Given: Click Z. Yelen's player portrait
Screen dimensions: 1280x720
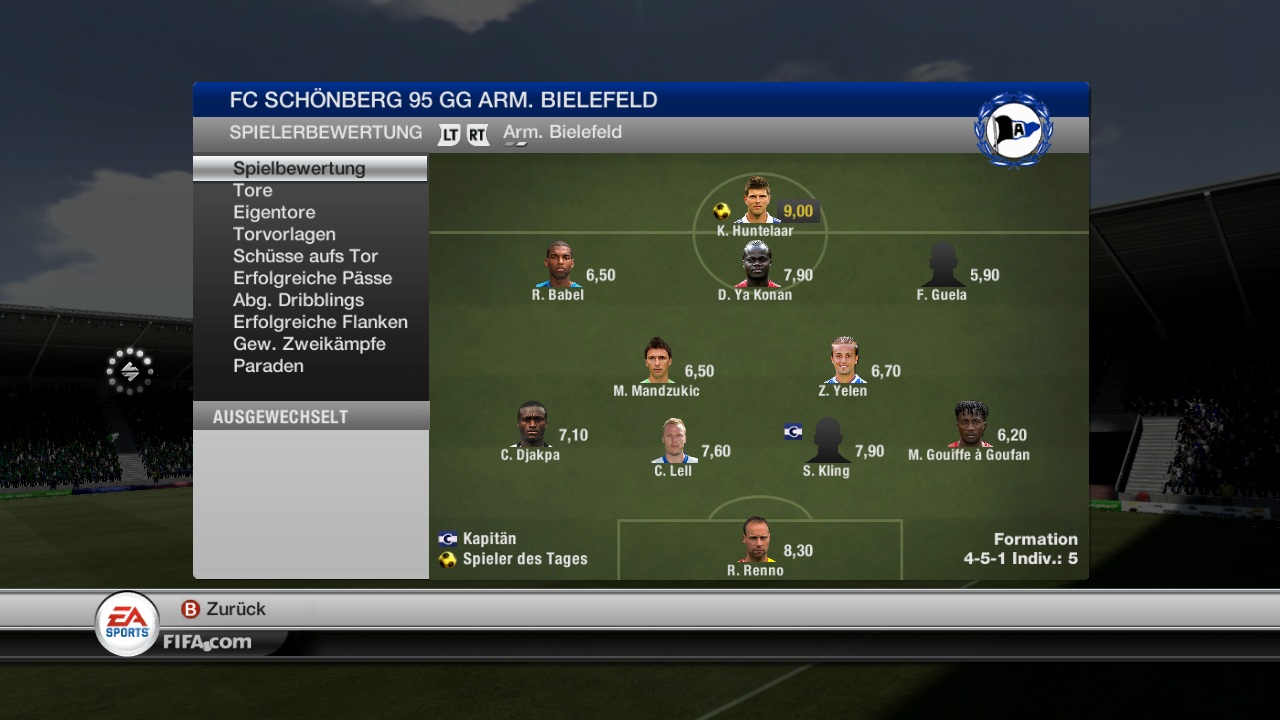Looking at the screenshot, I should click(843, 361).
